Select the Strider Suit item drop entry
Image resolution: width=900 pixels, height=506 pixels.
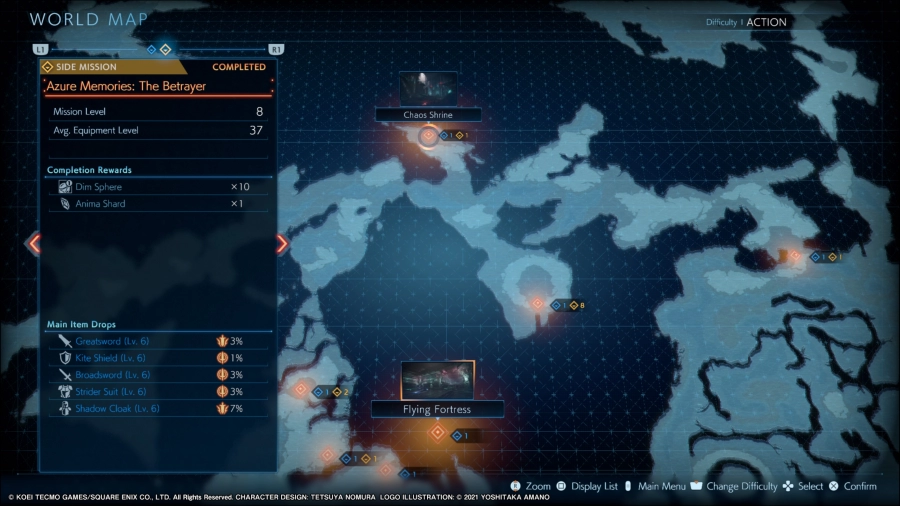157,392
